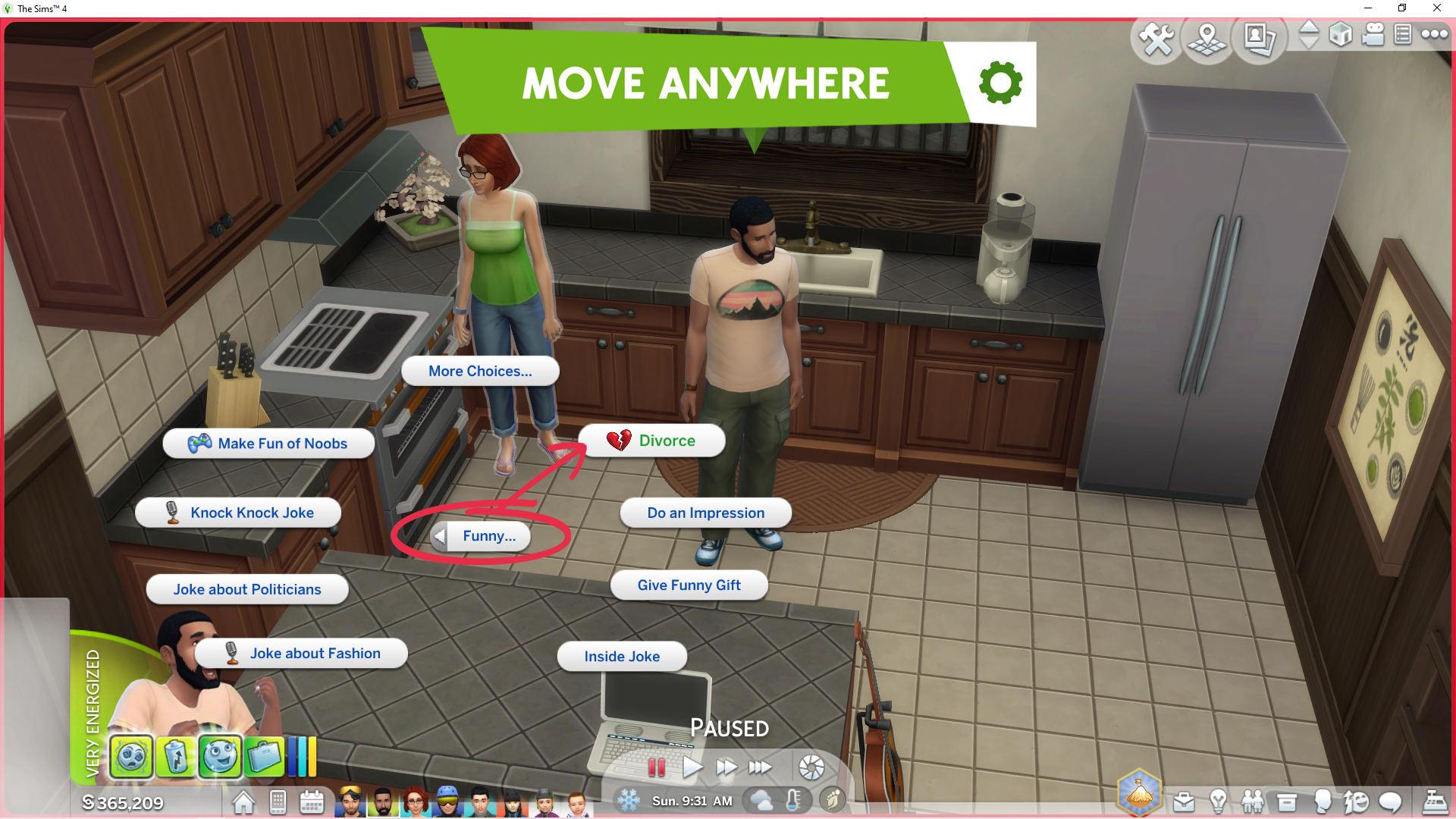This screenshot has width=1456, height=819.
Task: Open the briefcase career panel
Action: pyautogui.click(x=1184, y=802)
